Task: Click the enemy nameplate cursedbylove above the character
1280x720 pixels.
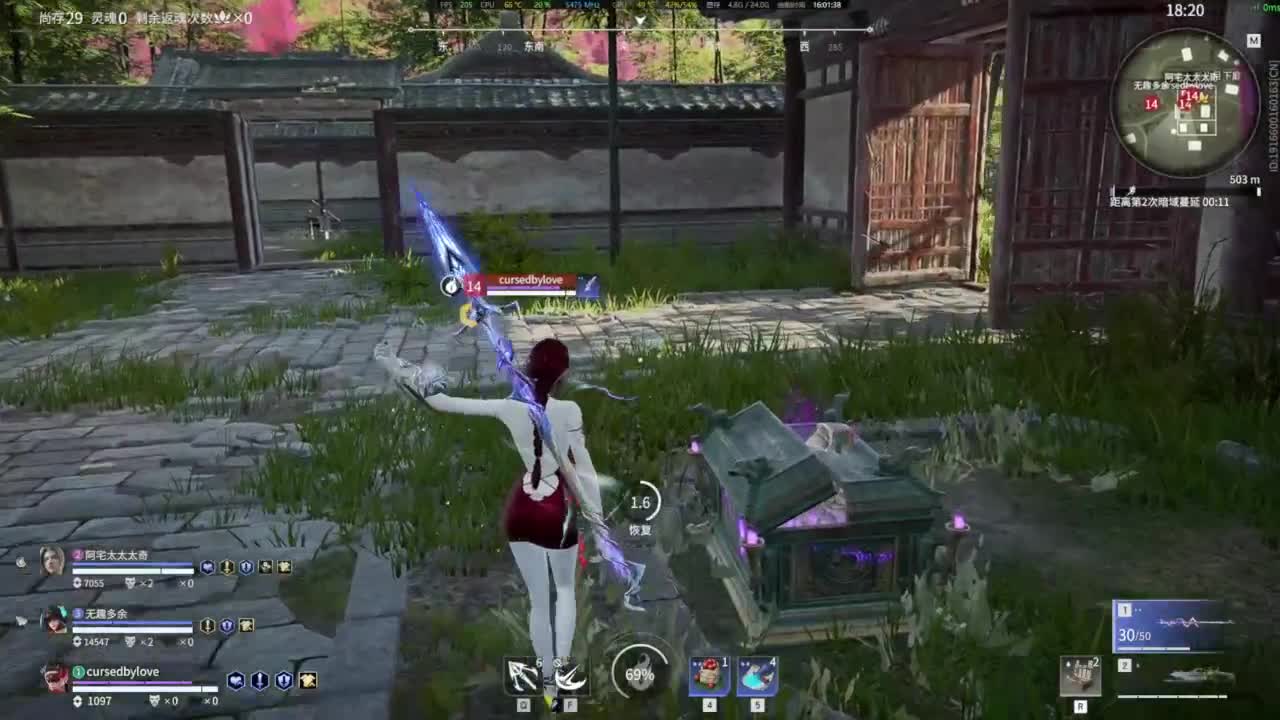Action: [529, 281]
